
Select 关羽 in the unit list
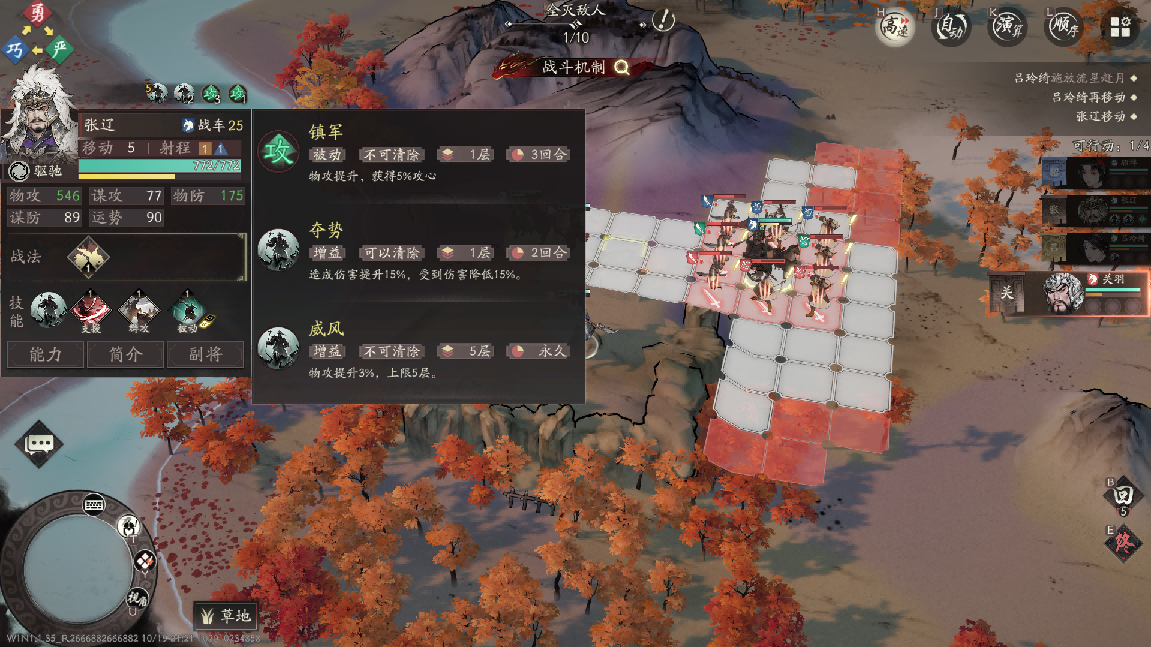tap(1066, 291)
